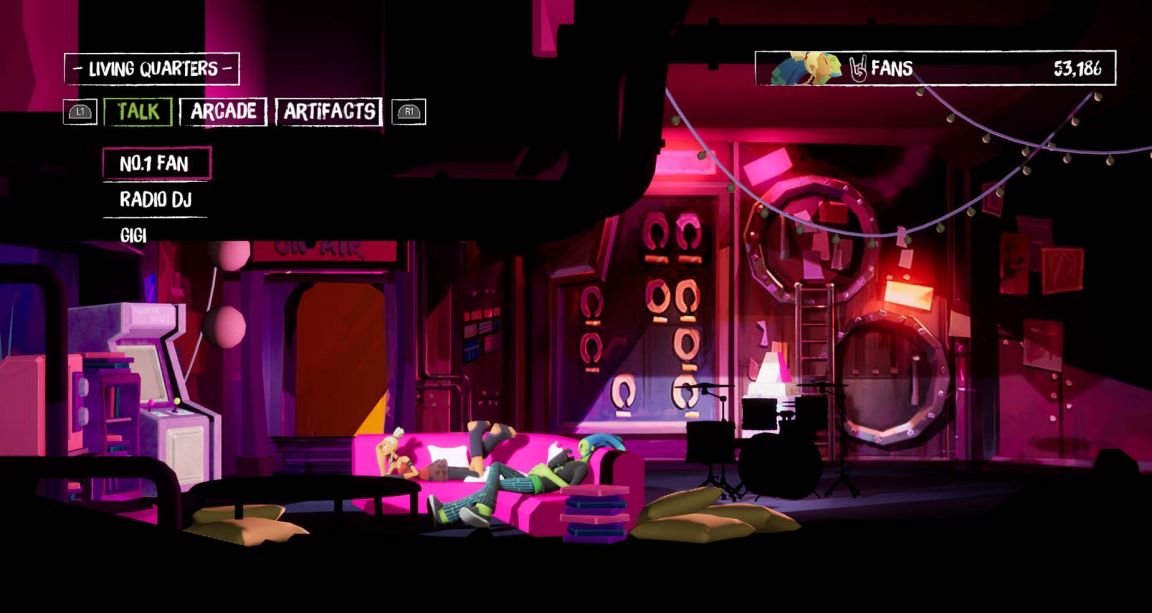
Task: Show the Artifacts tab
Action: [x=329, y=111]
